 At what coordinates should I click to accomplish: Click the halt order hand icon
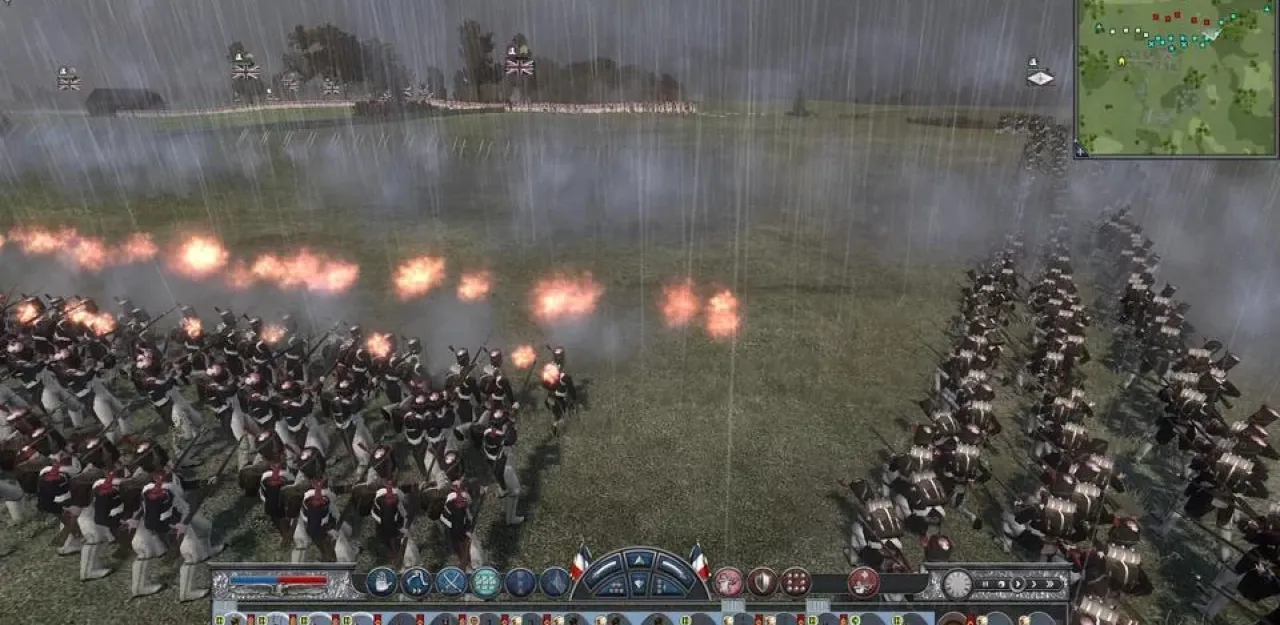382,582
